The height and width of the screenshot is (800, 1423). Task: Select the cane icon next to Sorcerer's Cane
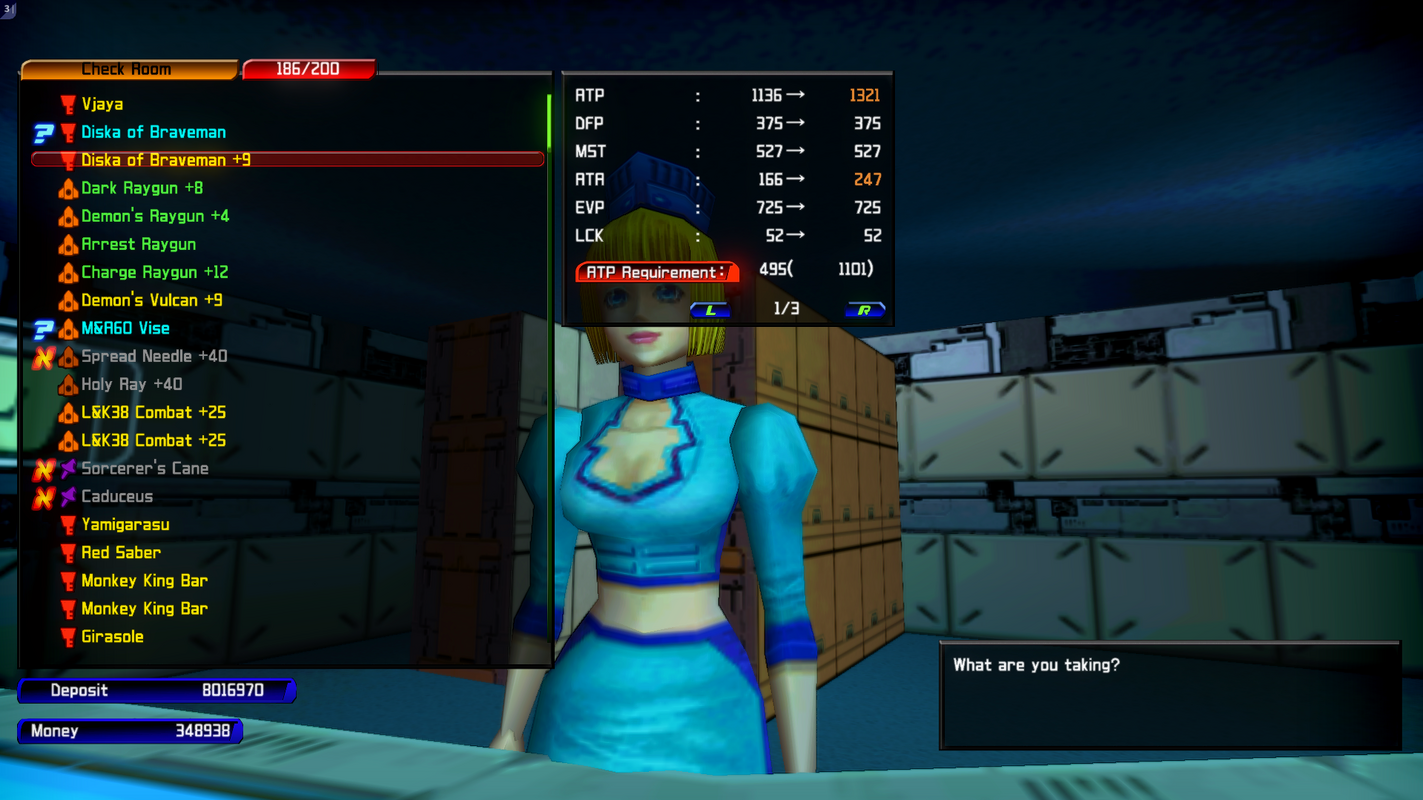tap(67, 468)
